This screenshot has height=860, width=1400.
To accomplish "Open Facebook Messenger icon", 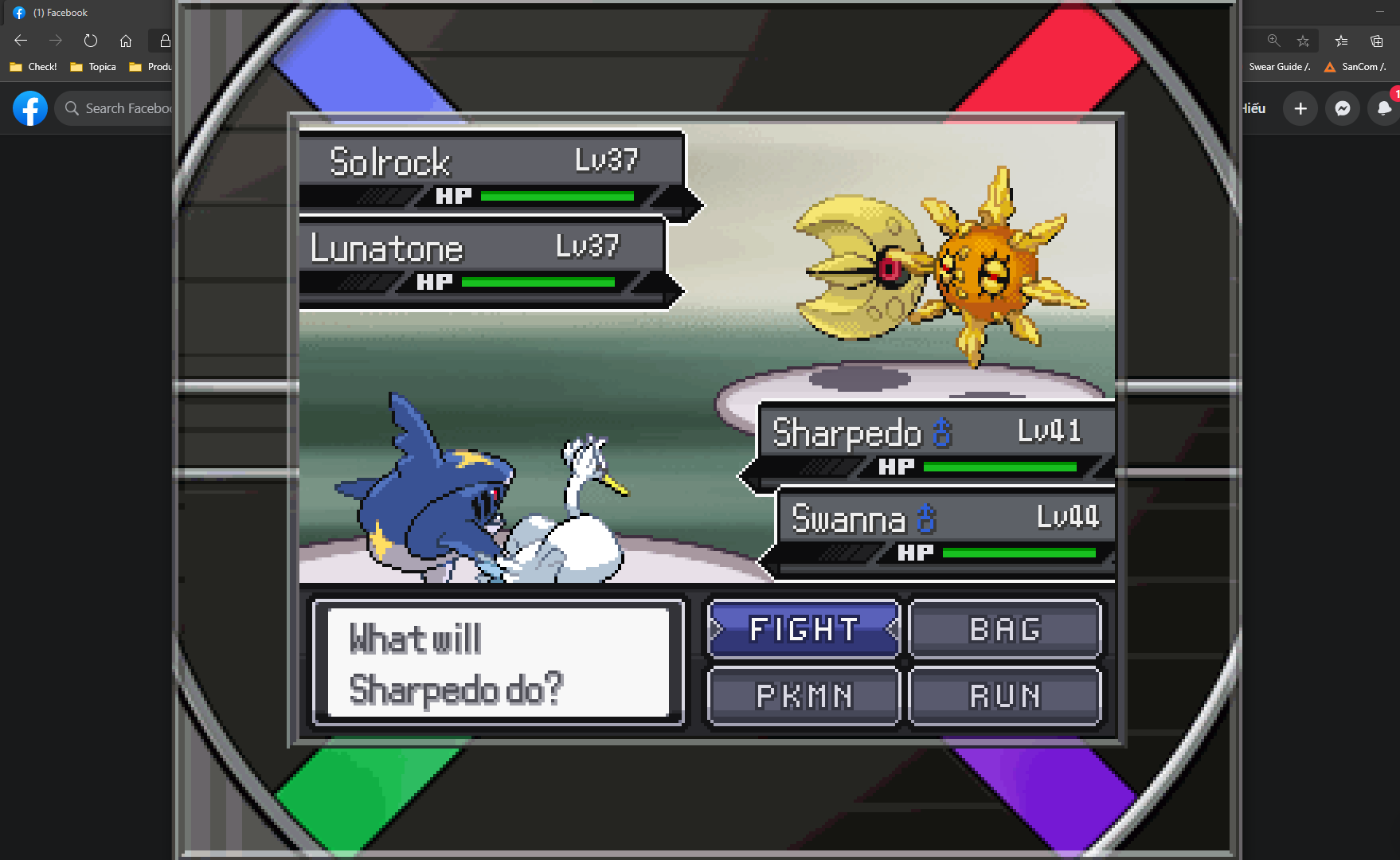I will pyautogui.click(x=1342, y=108).
